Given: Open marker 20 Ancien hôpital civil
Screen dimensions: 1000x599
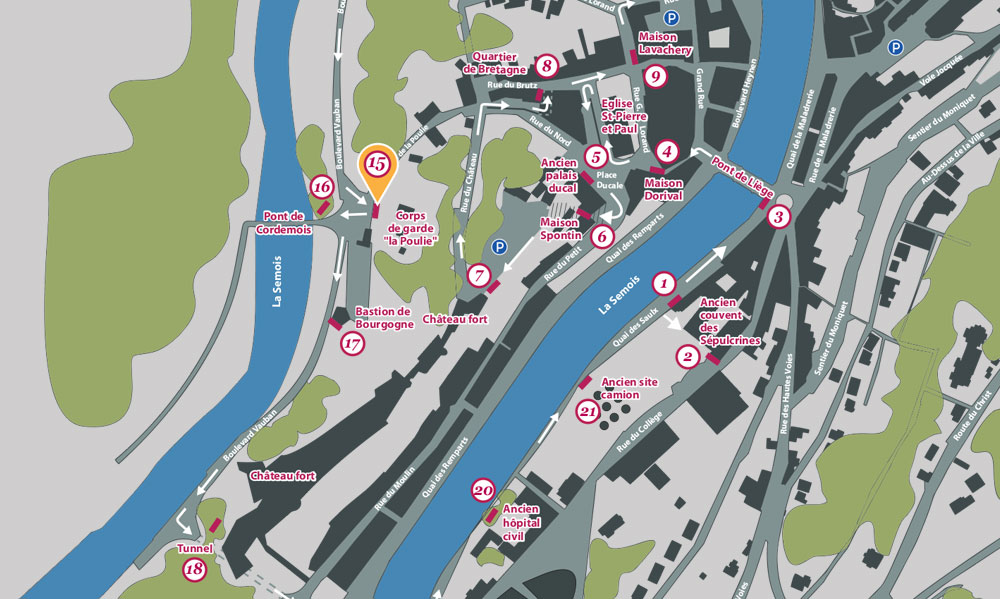Looking at the screenshot, I should coord(483,490).
